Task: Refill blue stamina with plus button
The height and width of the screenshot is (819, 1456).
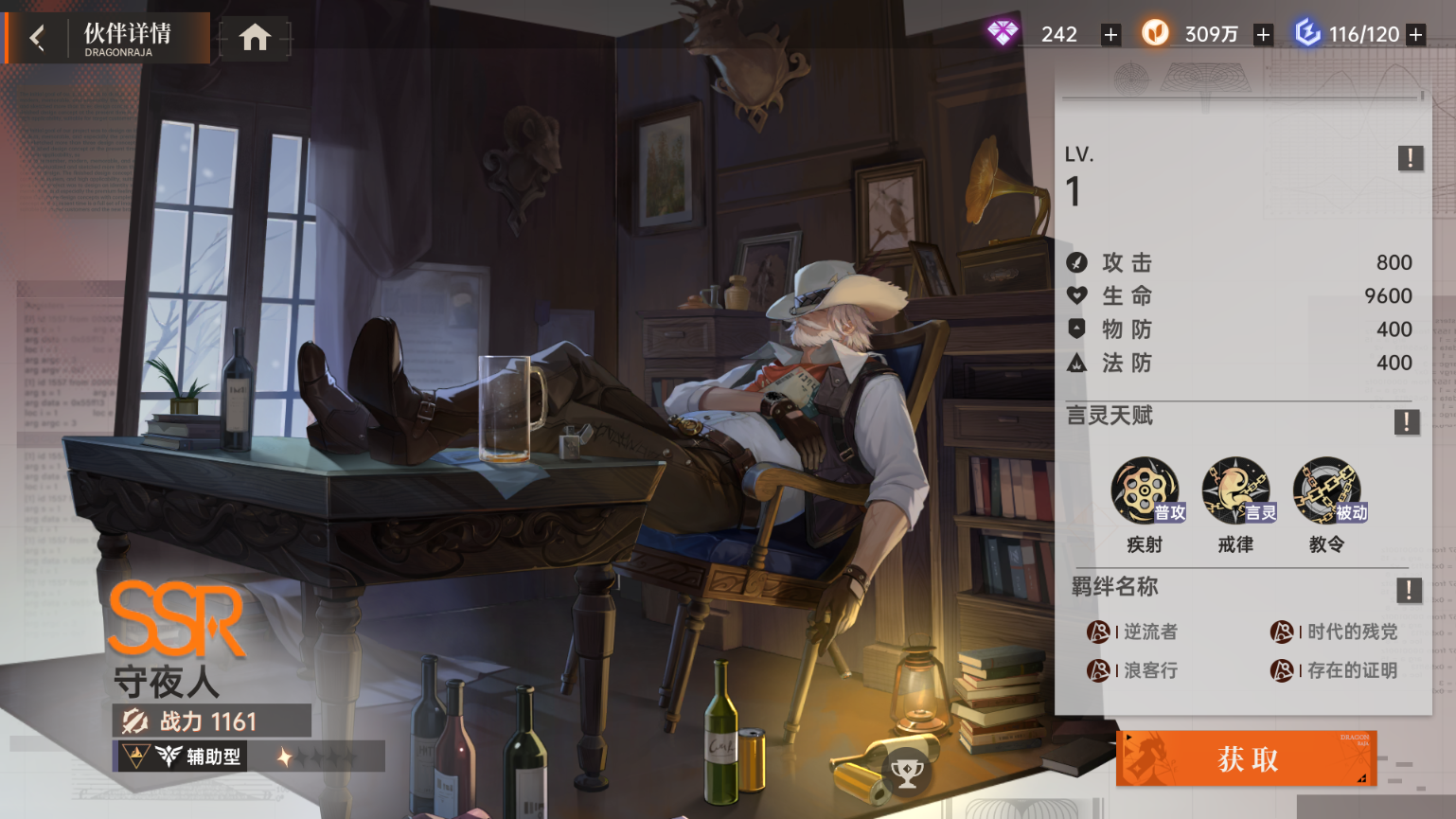Action: [1416, 35]
